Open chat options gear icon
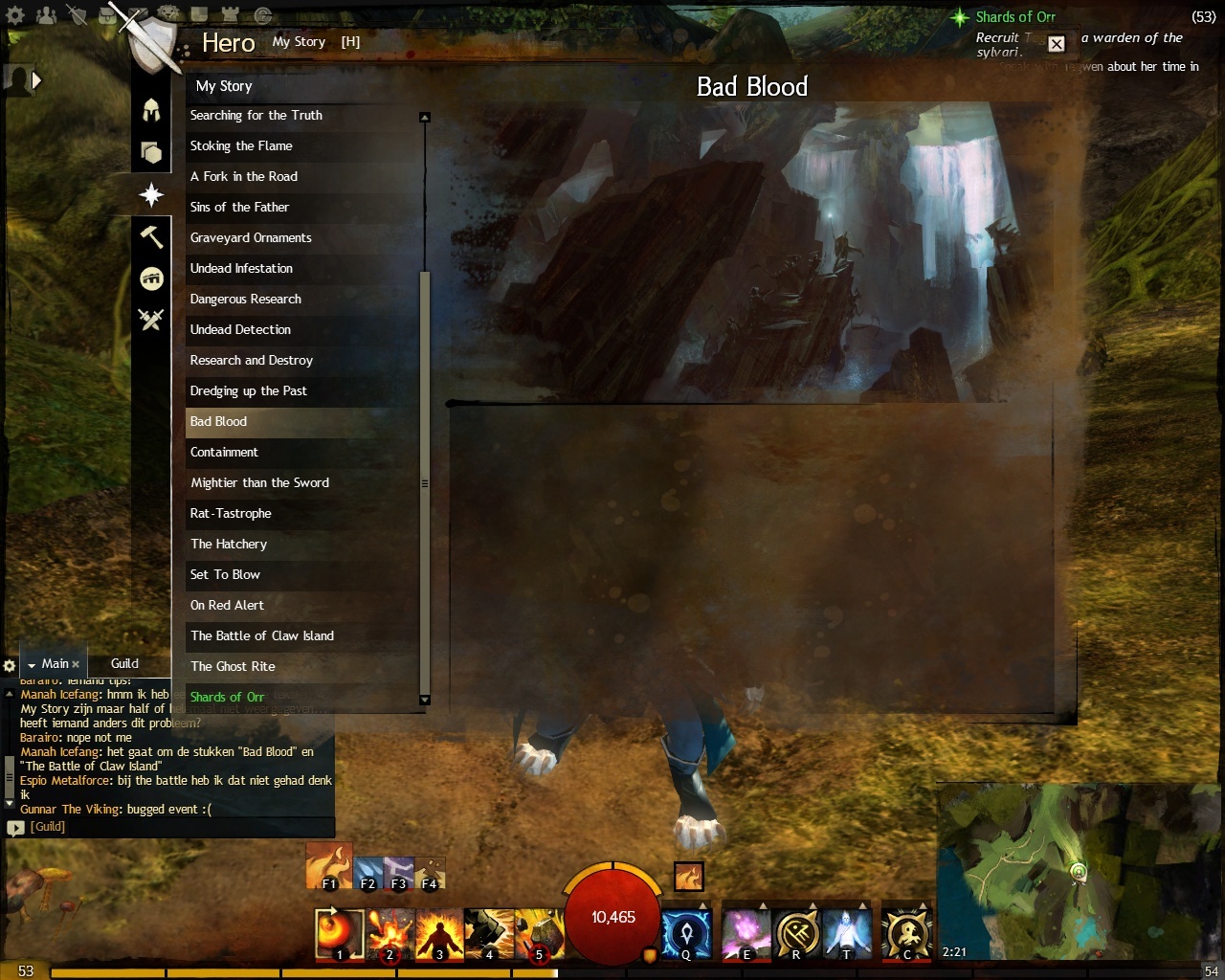 [10, 665]
